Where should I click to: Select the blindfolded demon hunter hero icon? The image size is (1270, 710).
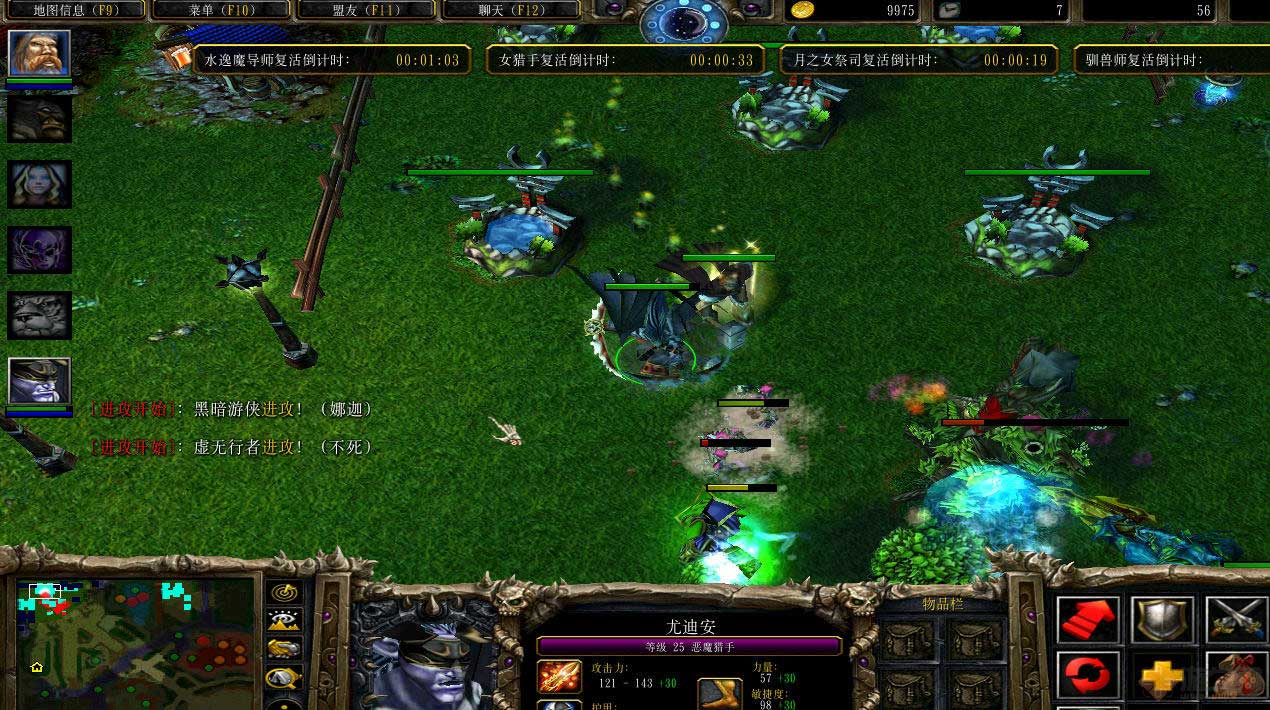point(40,381)
